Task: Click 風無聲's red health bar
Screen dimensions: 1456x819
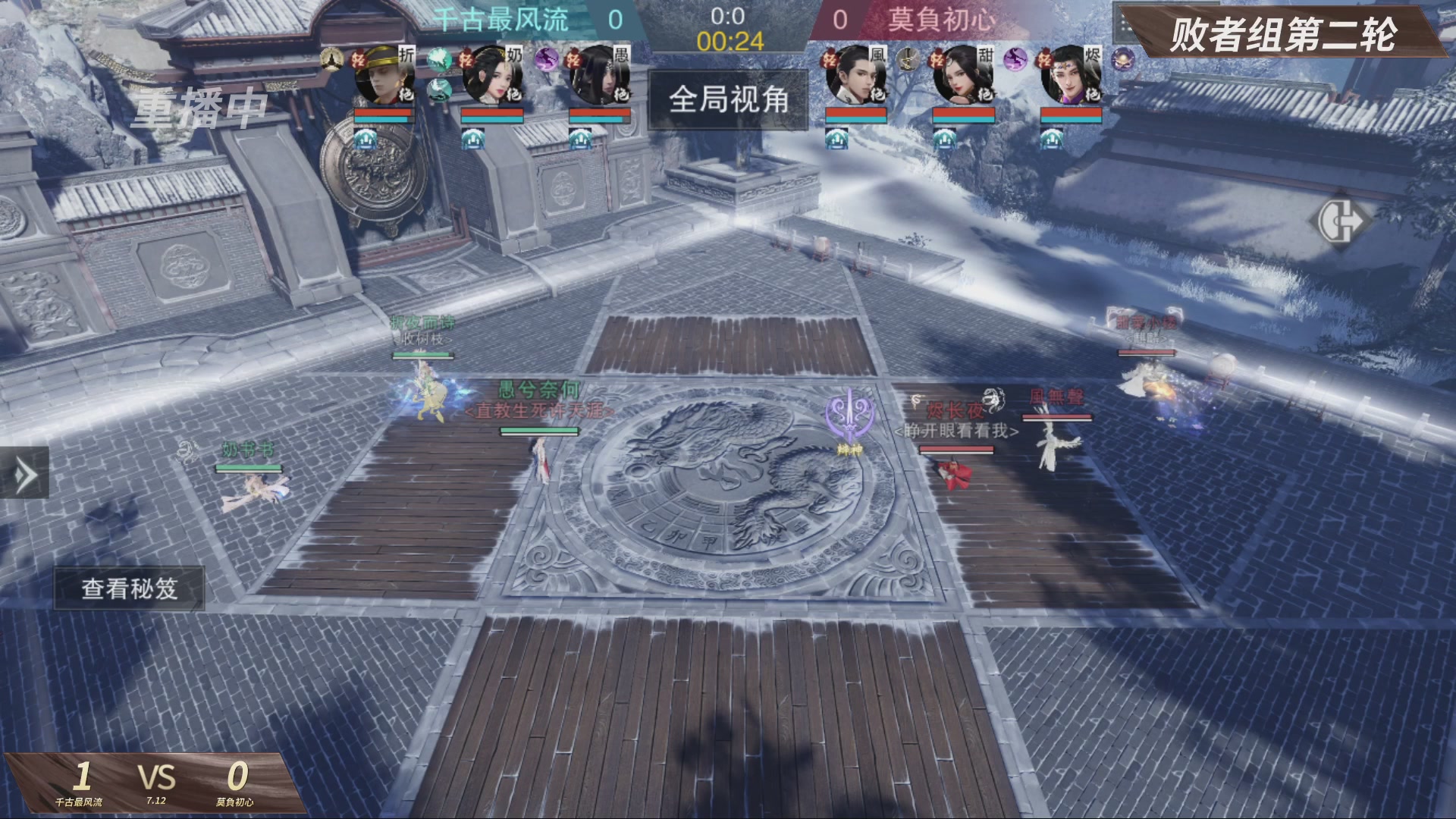Action: pyautogui.click(x=1056, y=415)
